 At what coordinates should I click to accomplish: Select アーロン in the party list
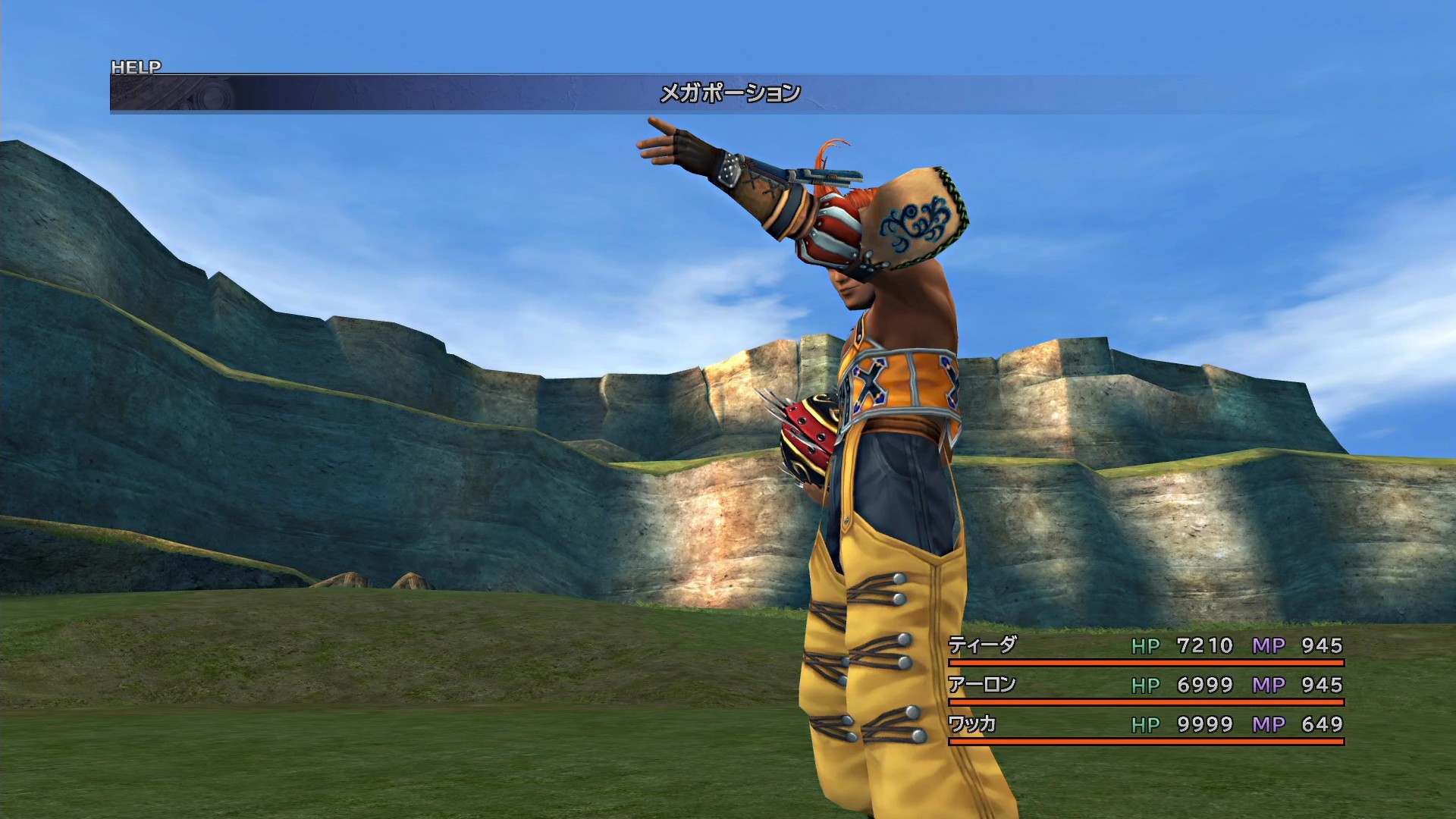click(x=982, y=685)
